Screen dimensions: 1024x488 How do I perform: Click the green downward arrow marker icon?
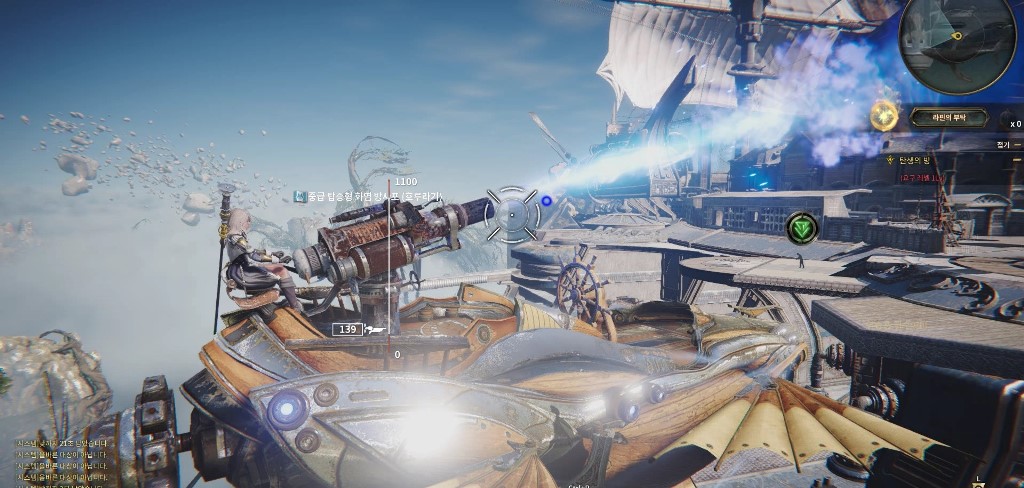pos(802,228)
